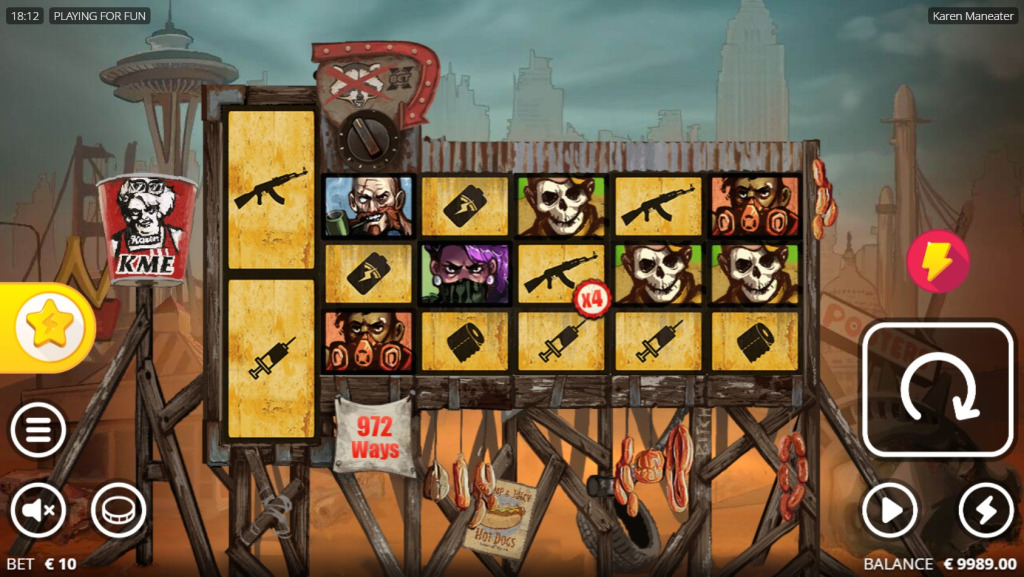Click the pink lightning bolt booster

click(x=937, y=262)
